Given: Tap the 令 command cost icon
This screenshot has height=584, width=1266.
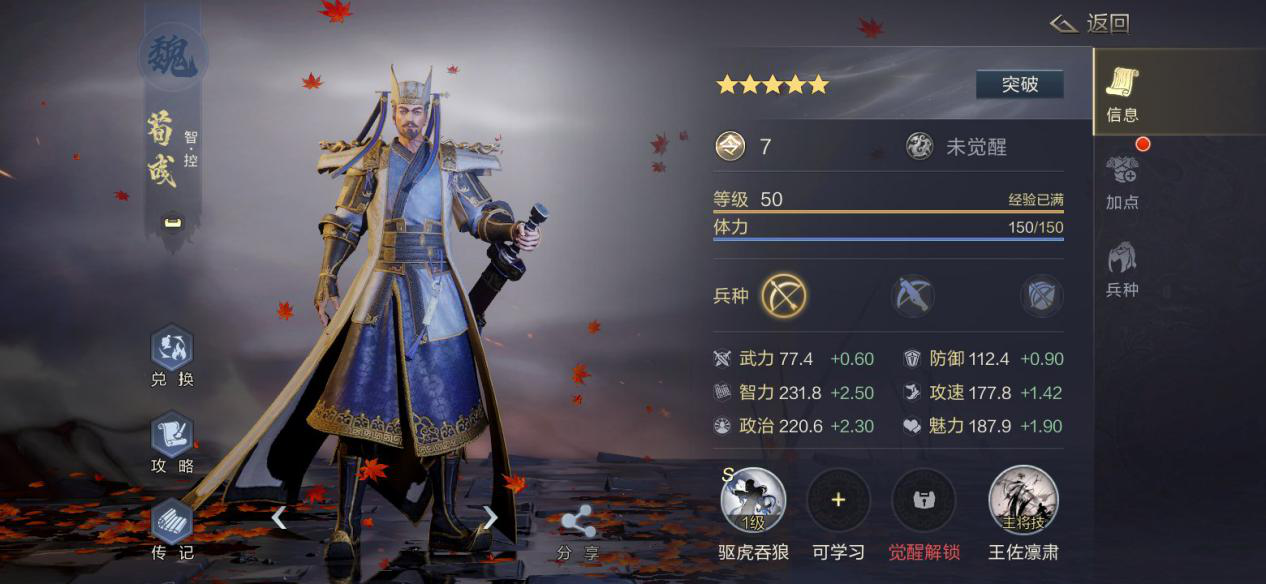Looking at the screenshot, I should (x=730, y=147).
